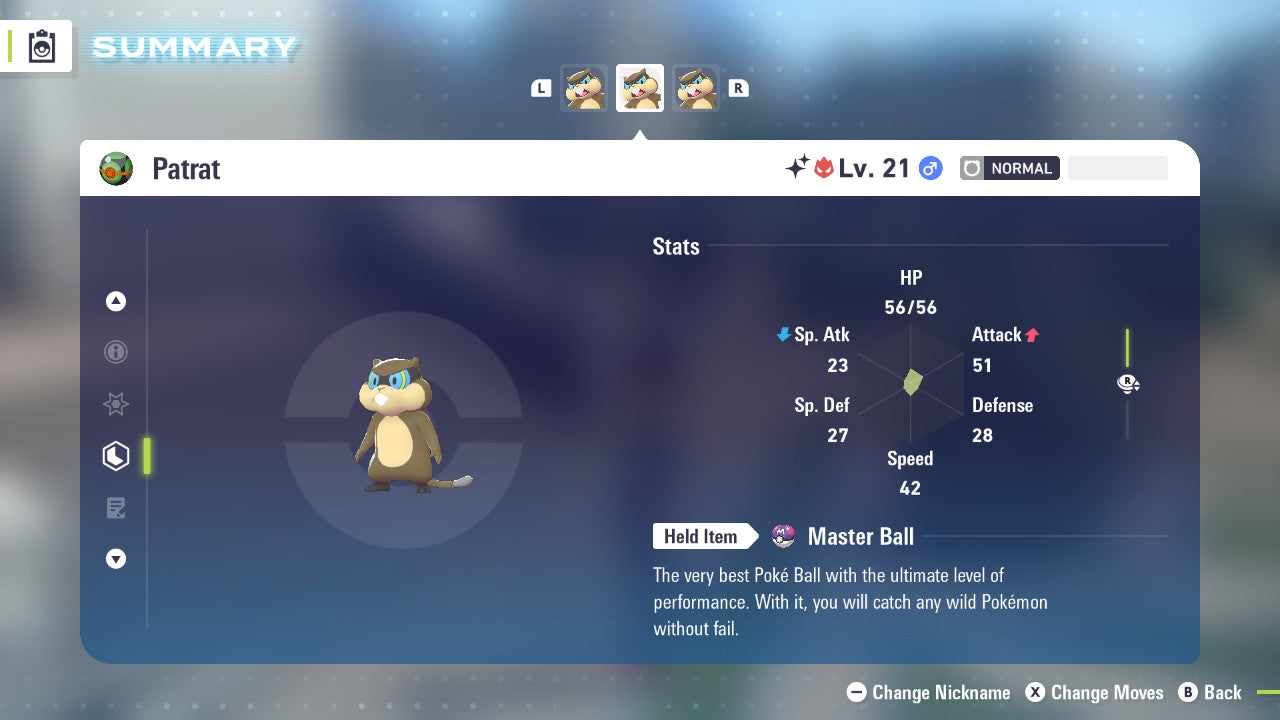The image size is (1280, 720).
Task: Open the Pokémon info page via sidebar
Action: pyautogui.click(x=116, y=352)
